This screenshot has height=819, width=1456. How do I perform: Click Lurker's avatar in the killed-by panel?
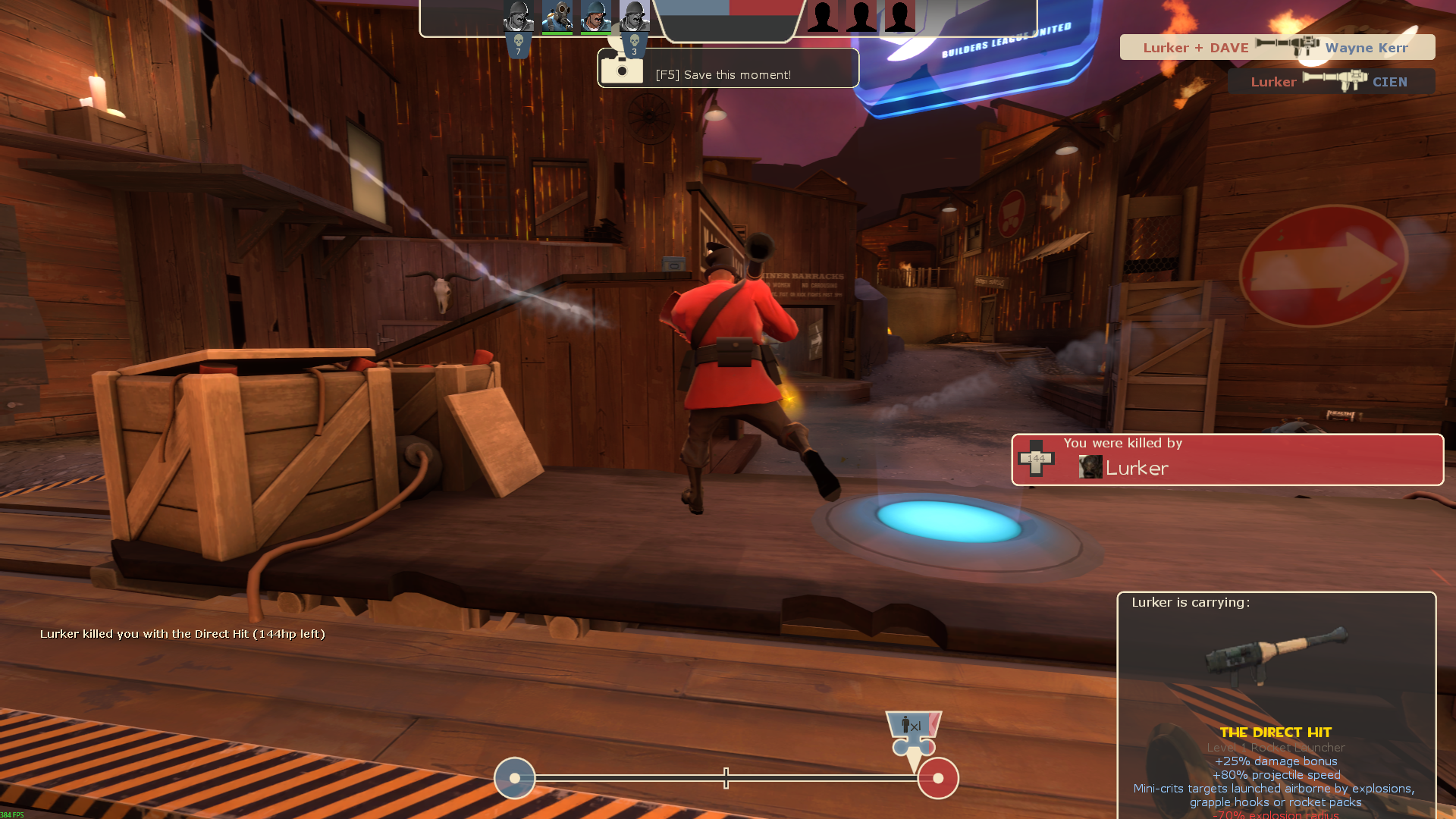[1090, 467]
